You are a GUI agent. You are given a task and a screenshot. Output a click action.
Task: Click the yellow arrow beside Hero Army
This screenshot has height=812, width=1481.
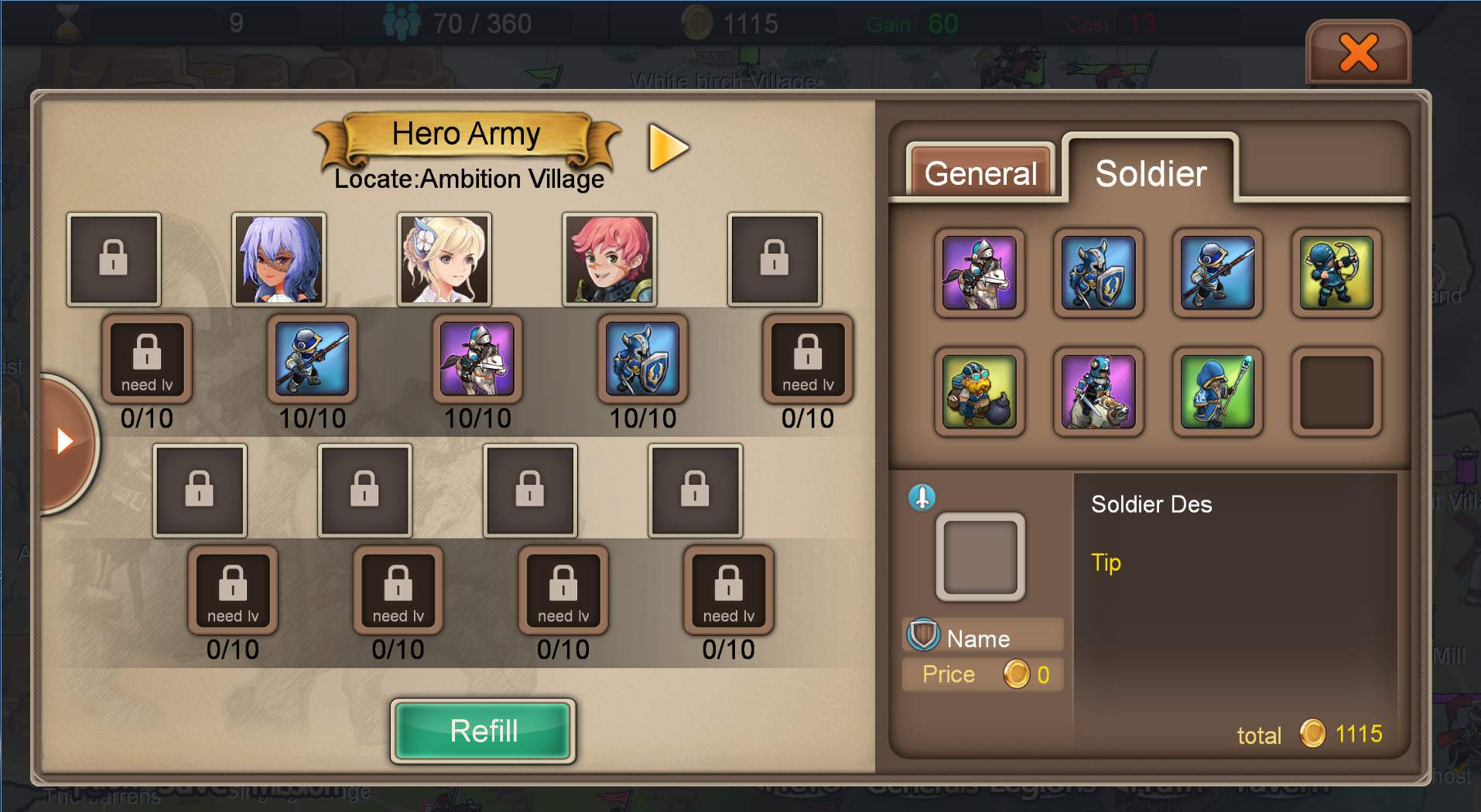[x=666, y=147]
